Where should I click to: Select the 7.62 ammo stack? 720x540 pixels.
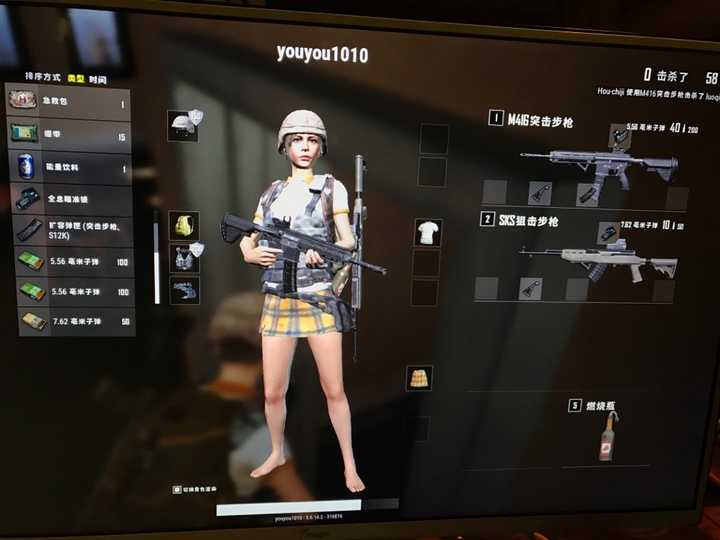pyautogui.click(x=68, y=320)
